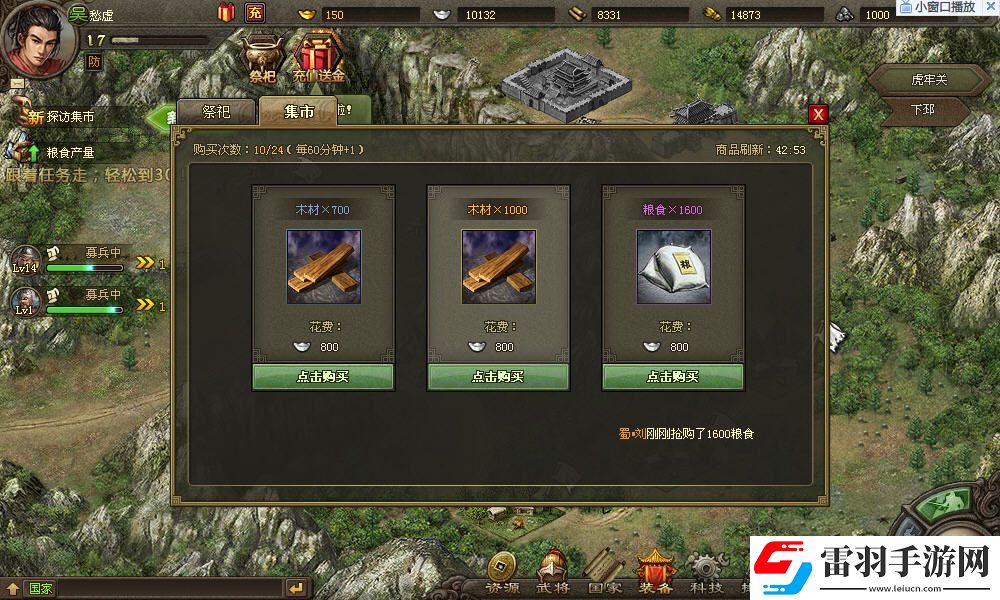Screen dimensions: 1000x600
Task: Switch to the 祭祀 tab
Action: click(216, 112)
